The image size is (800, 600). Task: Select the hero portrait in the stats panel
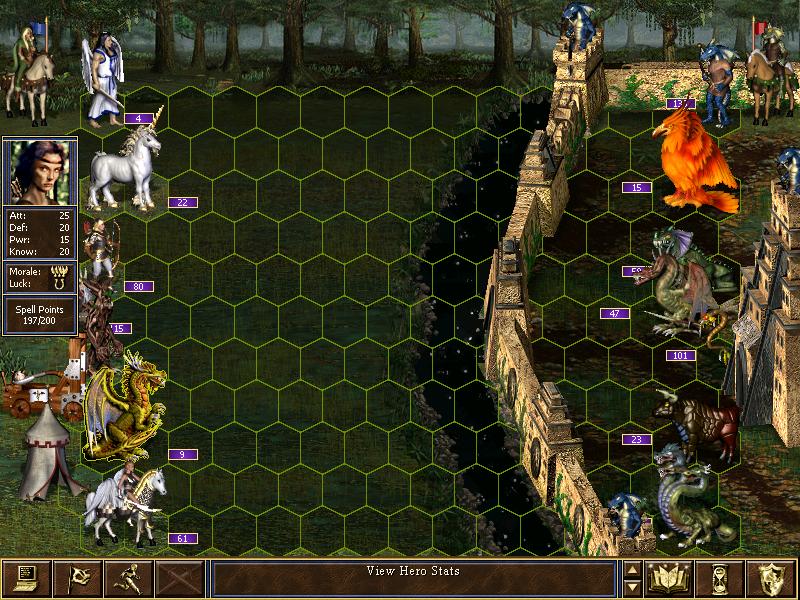(40, 172)
